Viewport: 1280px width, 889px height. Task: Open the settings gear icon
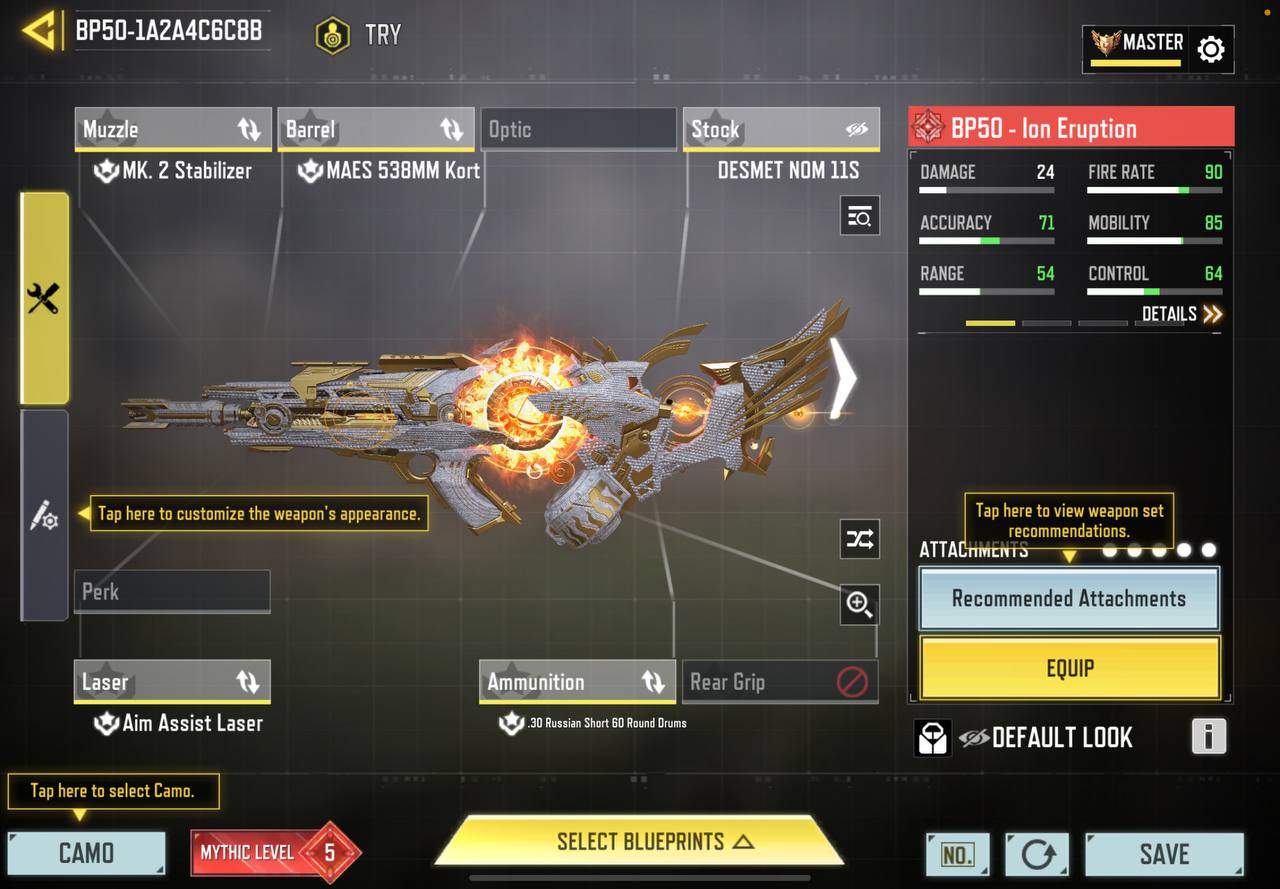(x=1210, y=49)
